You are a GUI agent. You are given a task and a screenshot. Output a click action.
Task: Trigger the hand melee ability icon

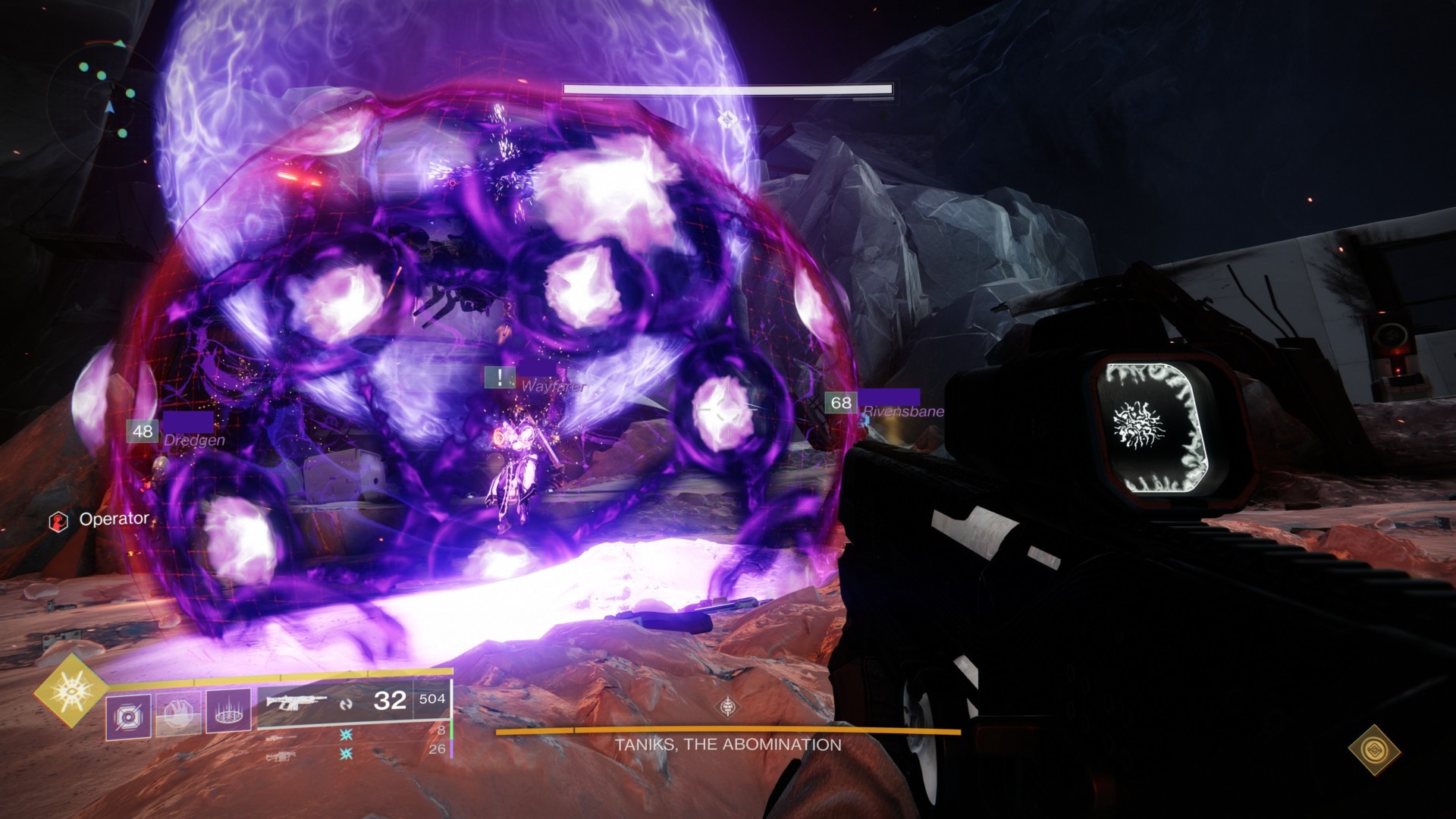pos(178,714)
